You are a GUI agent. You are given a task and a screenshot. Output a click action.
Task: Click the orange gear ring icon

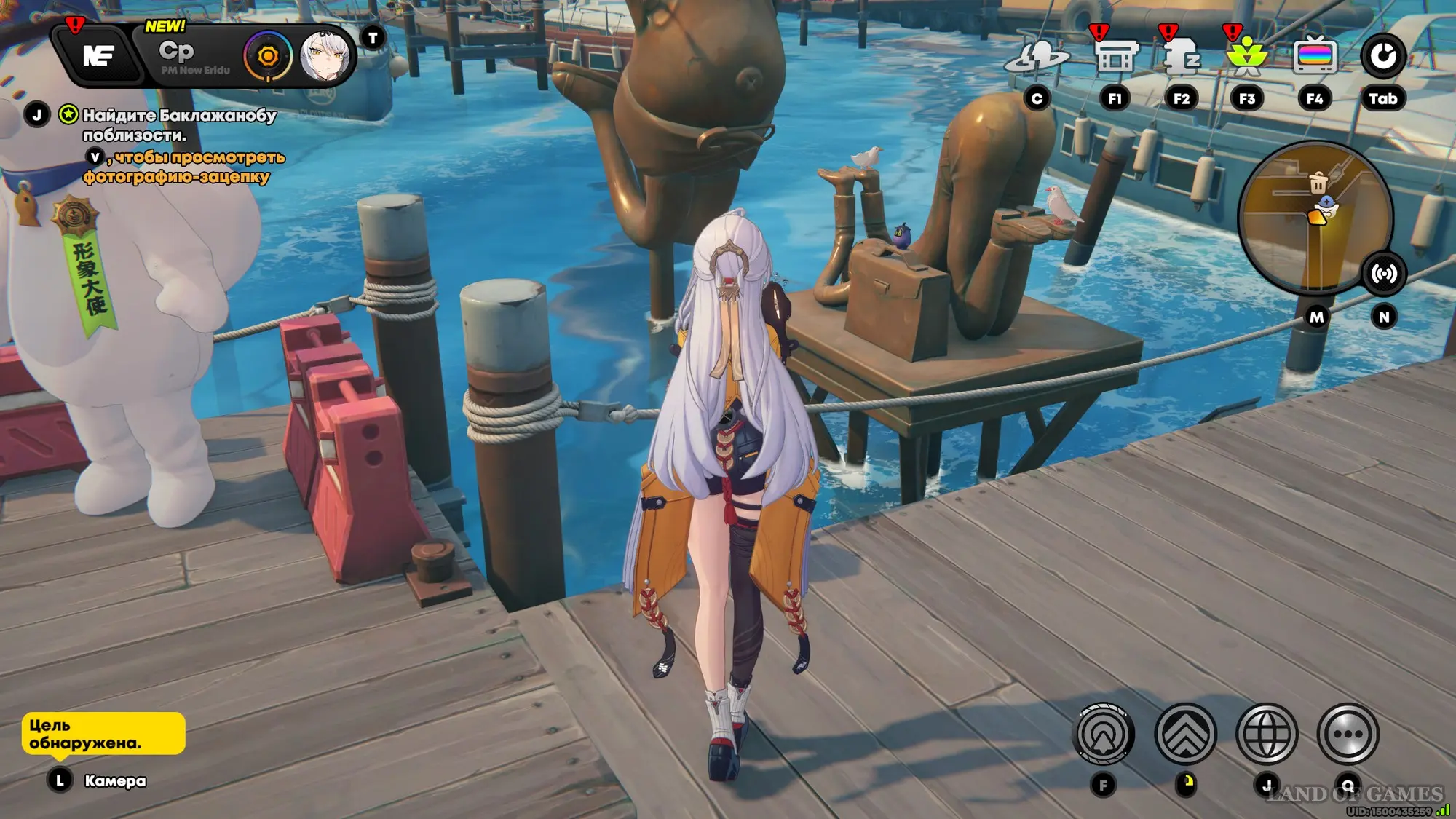(268, 56)
